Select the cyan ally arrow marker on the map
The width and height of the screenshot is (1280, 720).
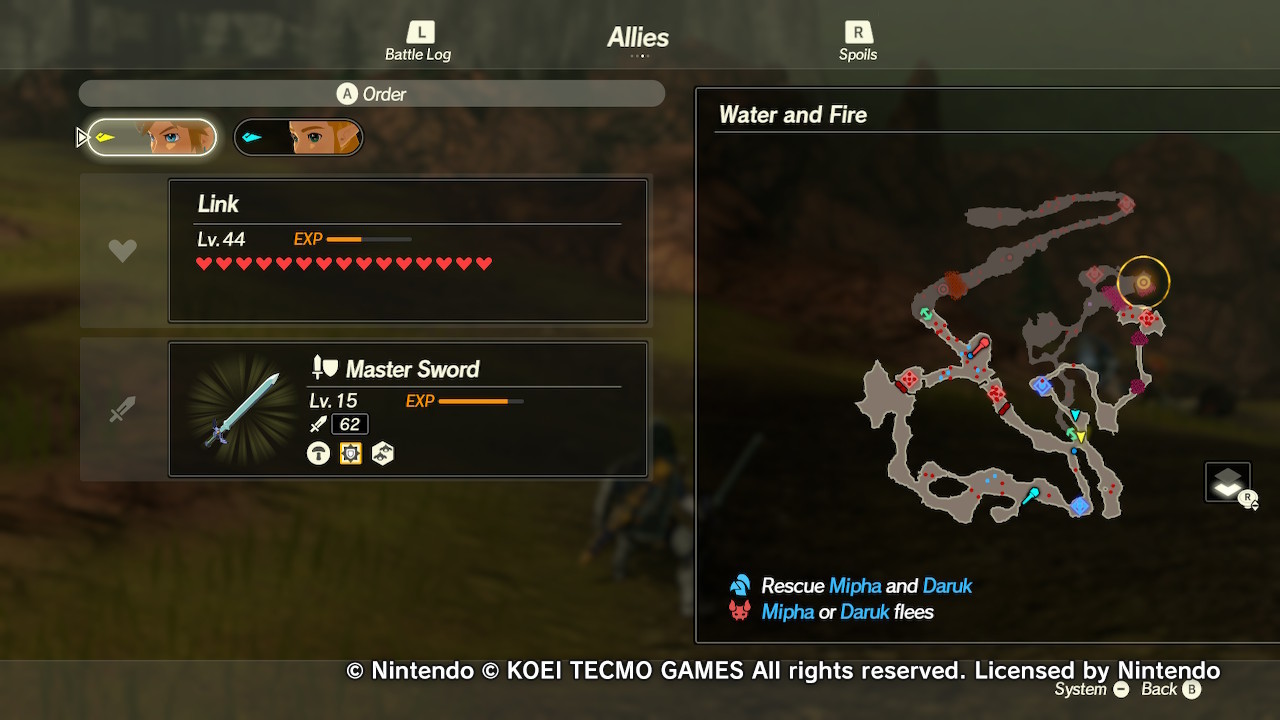coord(1075,414)
